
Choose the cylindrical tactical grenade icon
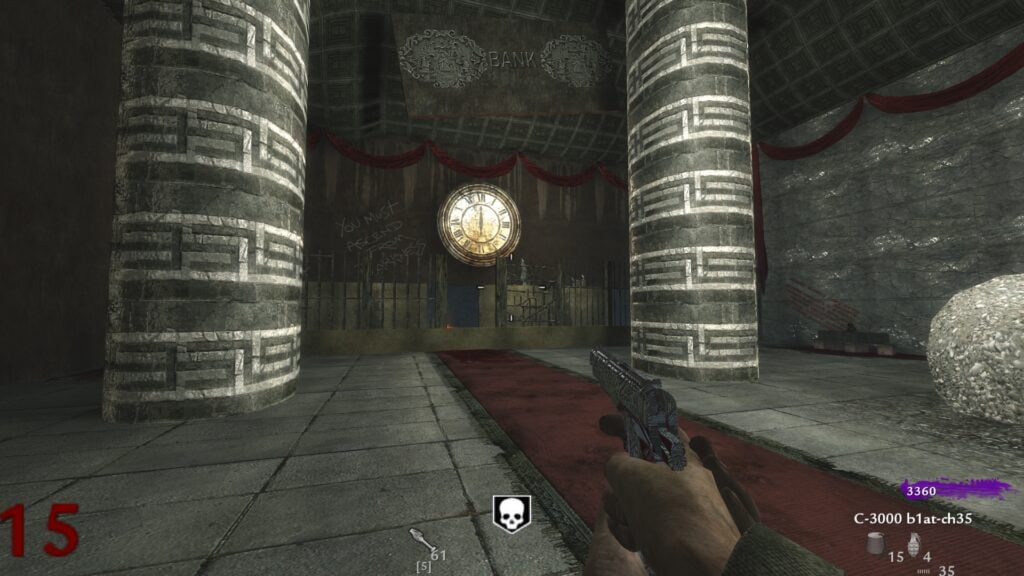pyautogui.click(x=875, y=543)
